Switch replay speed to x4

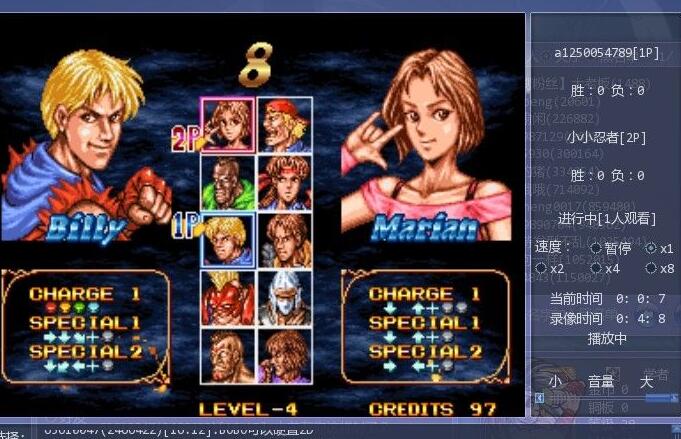point(596,268)
